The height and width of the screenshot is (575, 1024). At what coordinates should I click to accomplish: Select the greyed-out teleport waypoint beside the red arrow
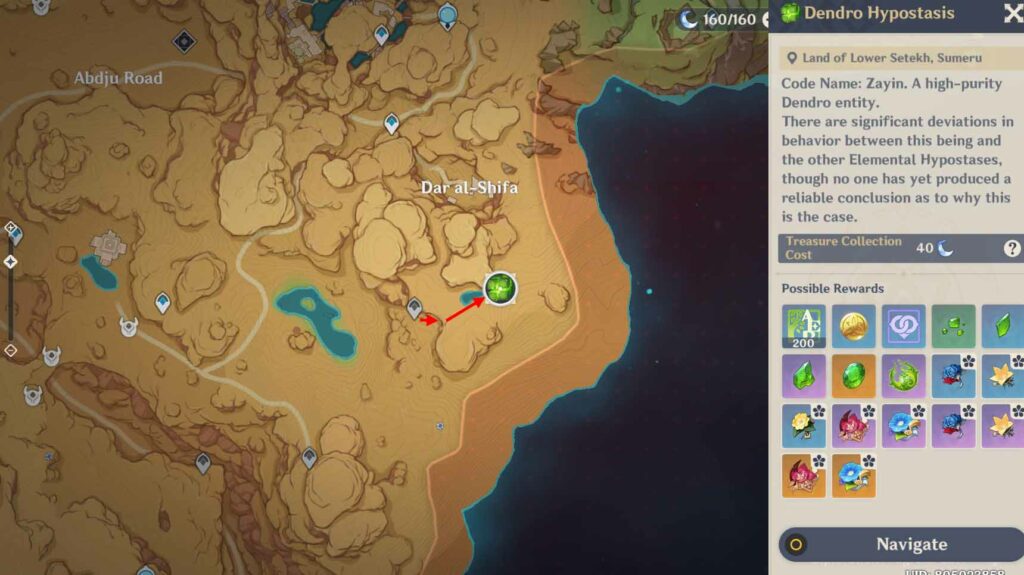[414, 309]
